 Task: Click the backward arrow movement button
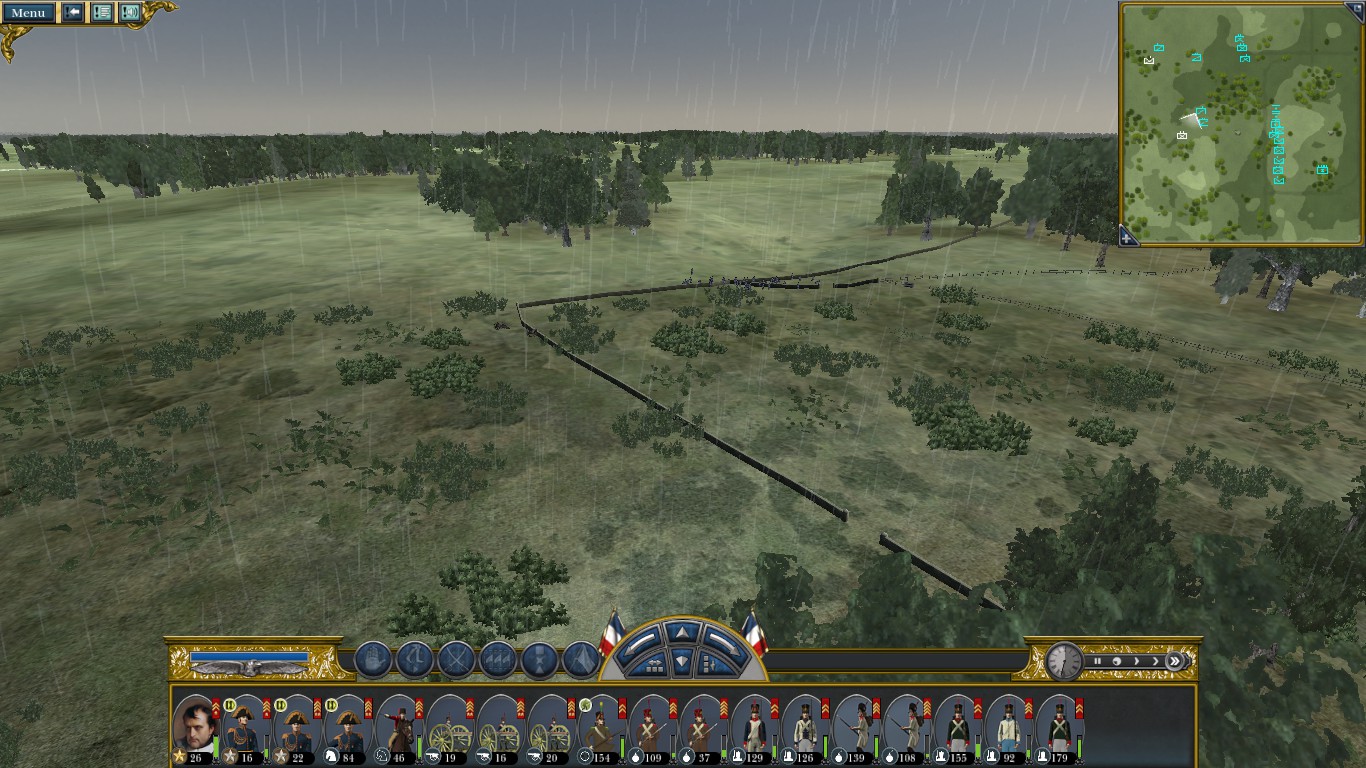[680, 660]
